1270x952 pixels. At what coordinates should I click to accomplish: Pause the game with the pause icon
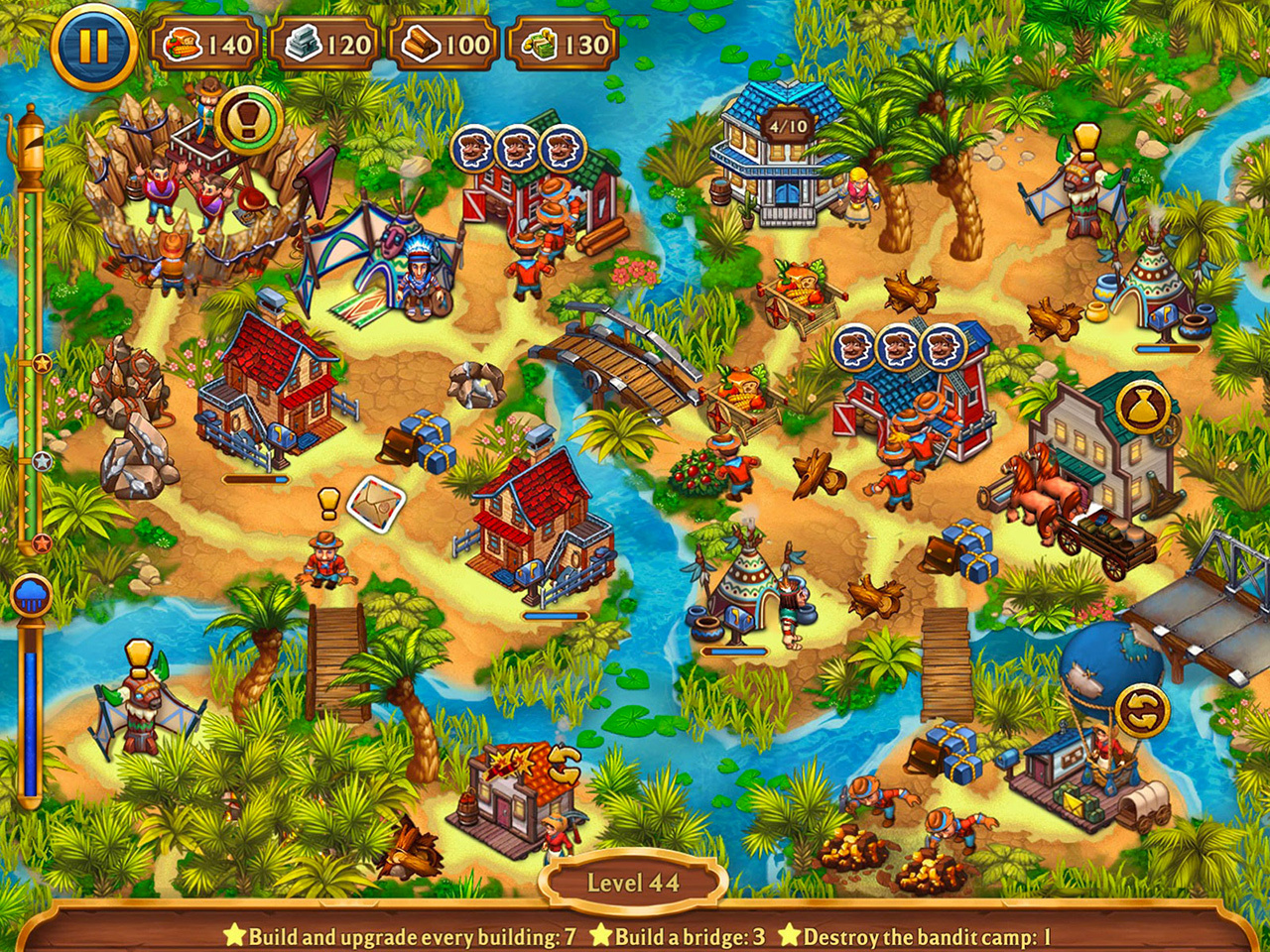(x=94, y=44)
